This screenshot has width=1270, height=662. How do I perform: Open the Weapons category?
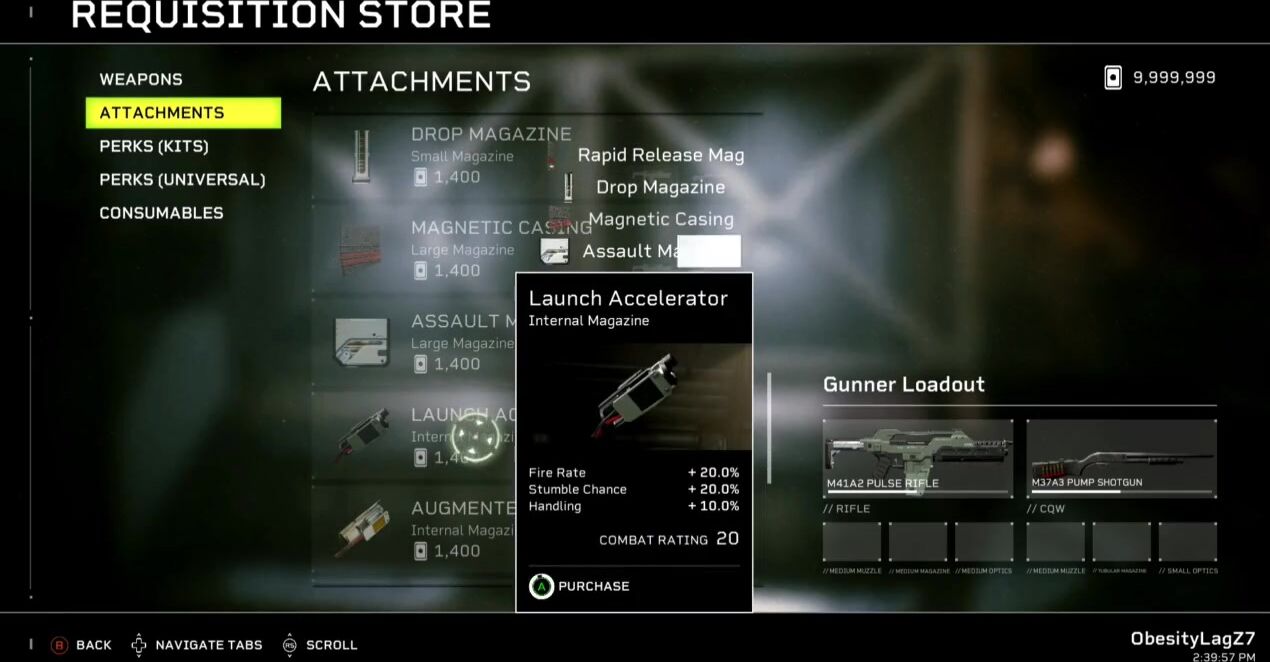(x=141, y=79)
